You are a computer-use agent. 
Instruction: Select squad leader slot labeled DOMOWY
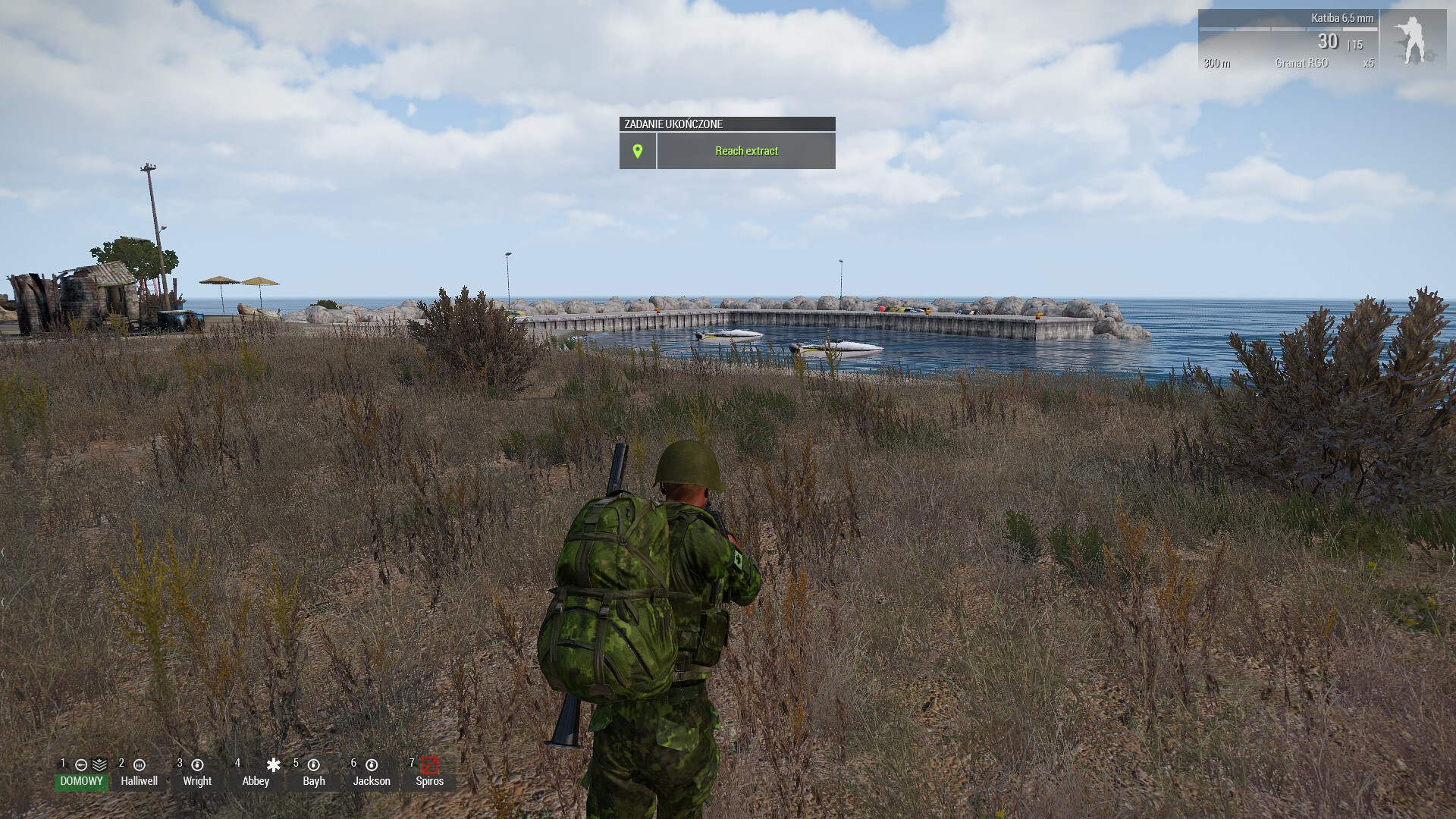pyautogui.click(x=81, y=780)
